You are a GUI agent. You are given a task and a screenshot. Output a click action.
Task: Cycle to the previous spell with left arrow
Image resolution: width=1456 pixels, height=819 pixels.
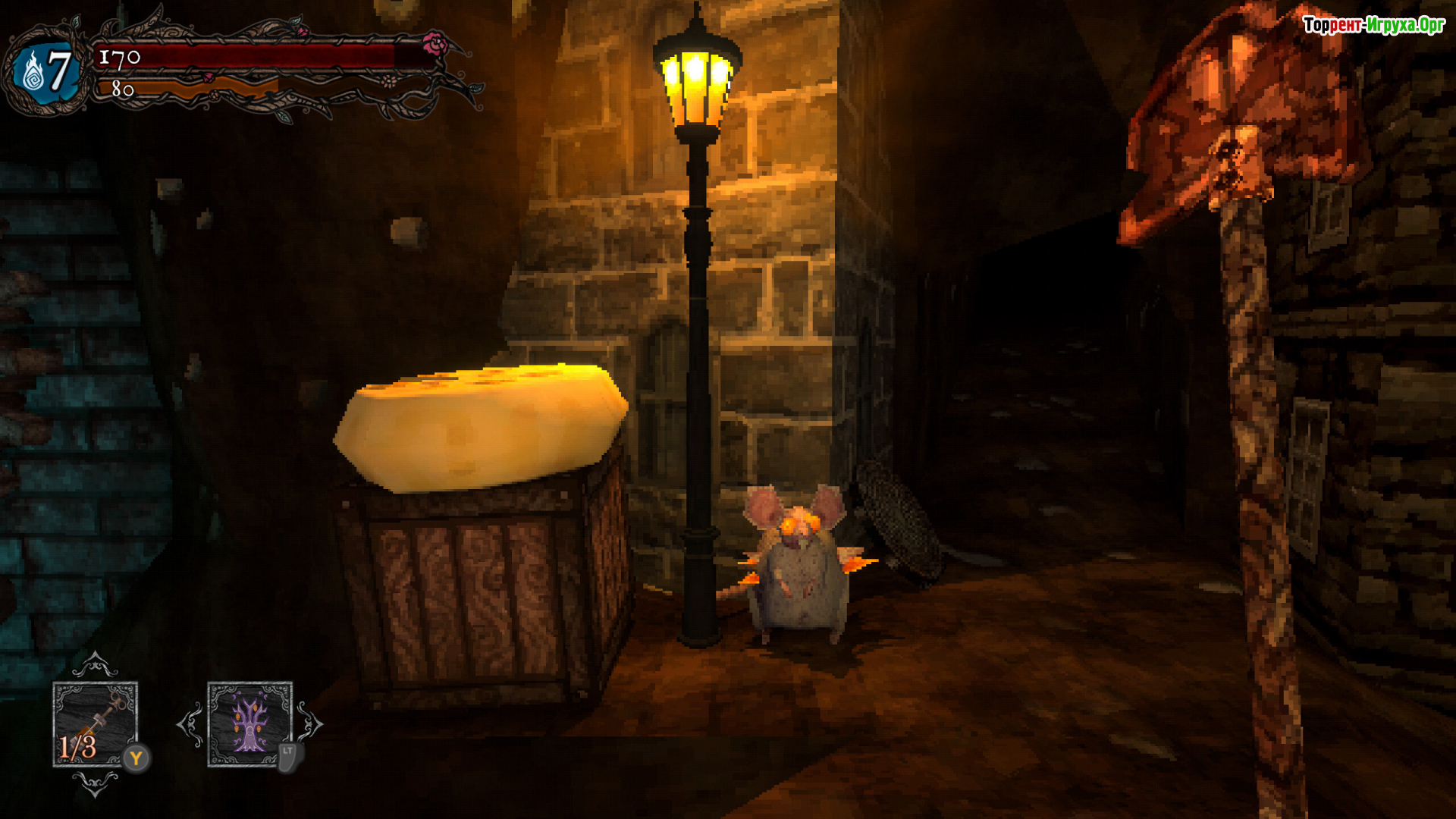pyautogui.click(x=190, y=723)
